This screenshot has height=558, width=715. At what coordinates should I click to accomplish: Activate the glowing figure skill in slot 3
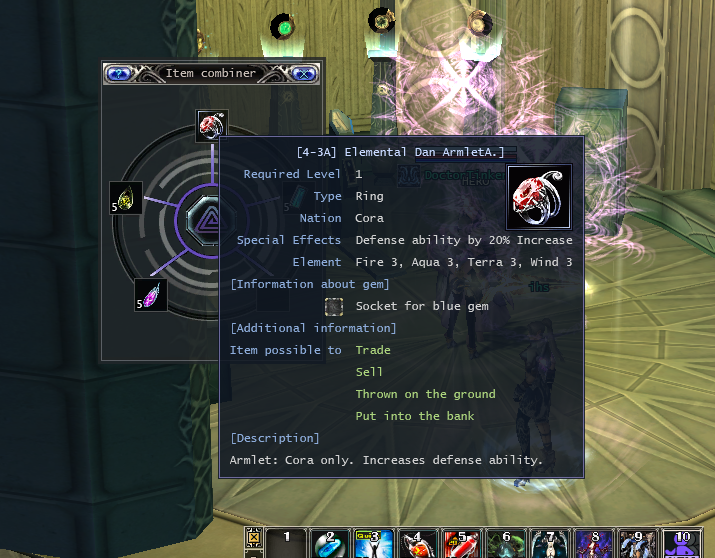[x=374, y=542]
